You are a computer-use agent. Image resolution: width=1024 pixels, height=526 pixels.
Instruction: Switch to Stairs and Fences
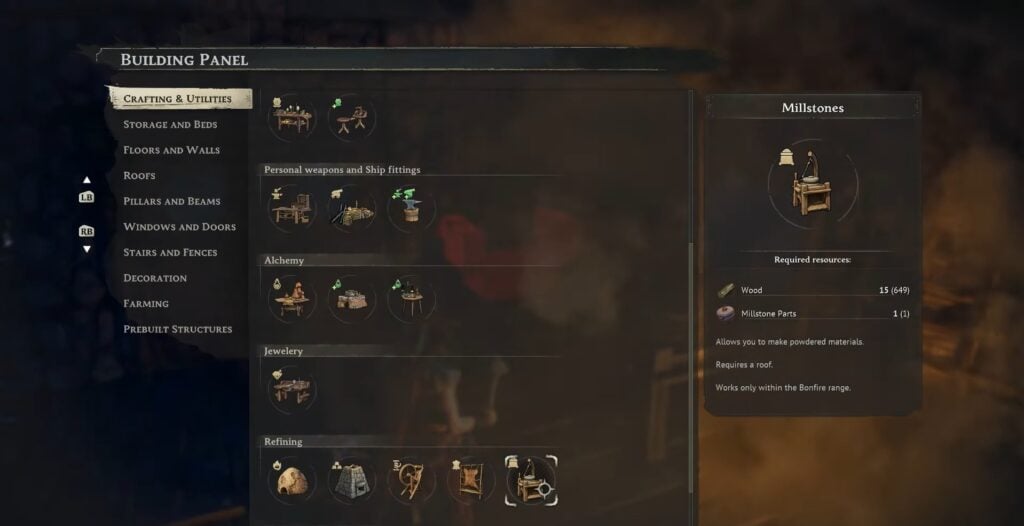pos(170,253)
